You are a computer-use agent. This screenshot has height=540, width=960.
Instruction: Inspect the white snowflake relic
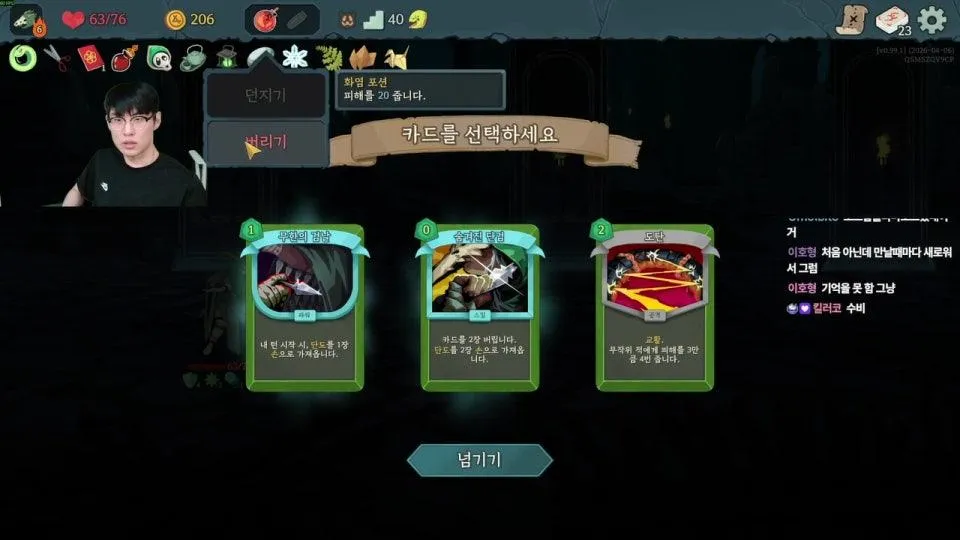294,58
